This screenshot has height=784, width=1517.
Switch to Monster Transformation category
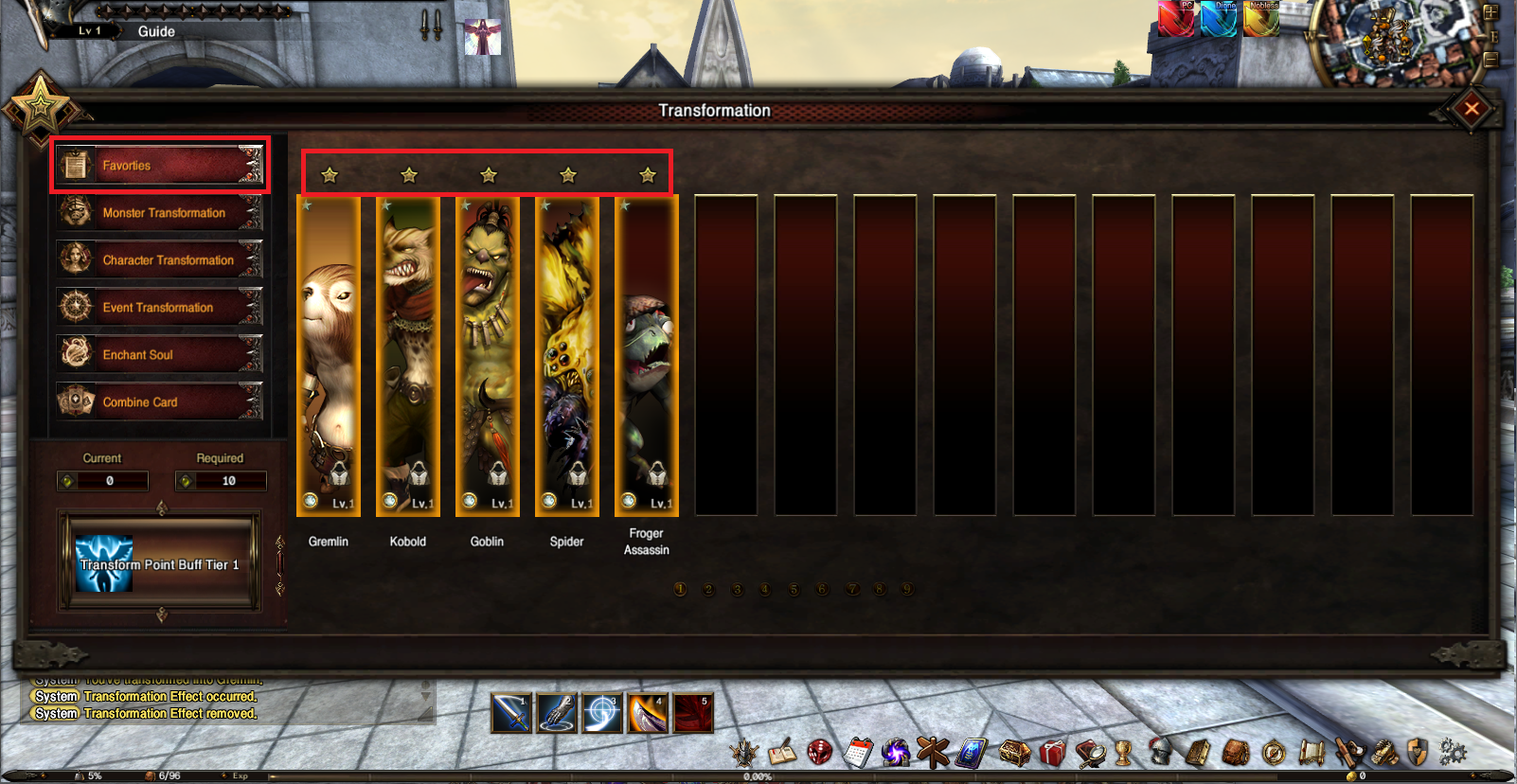coord(159,213)
